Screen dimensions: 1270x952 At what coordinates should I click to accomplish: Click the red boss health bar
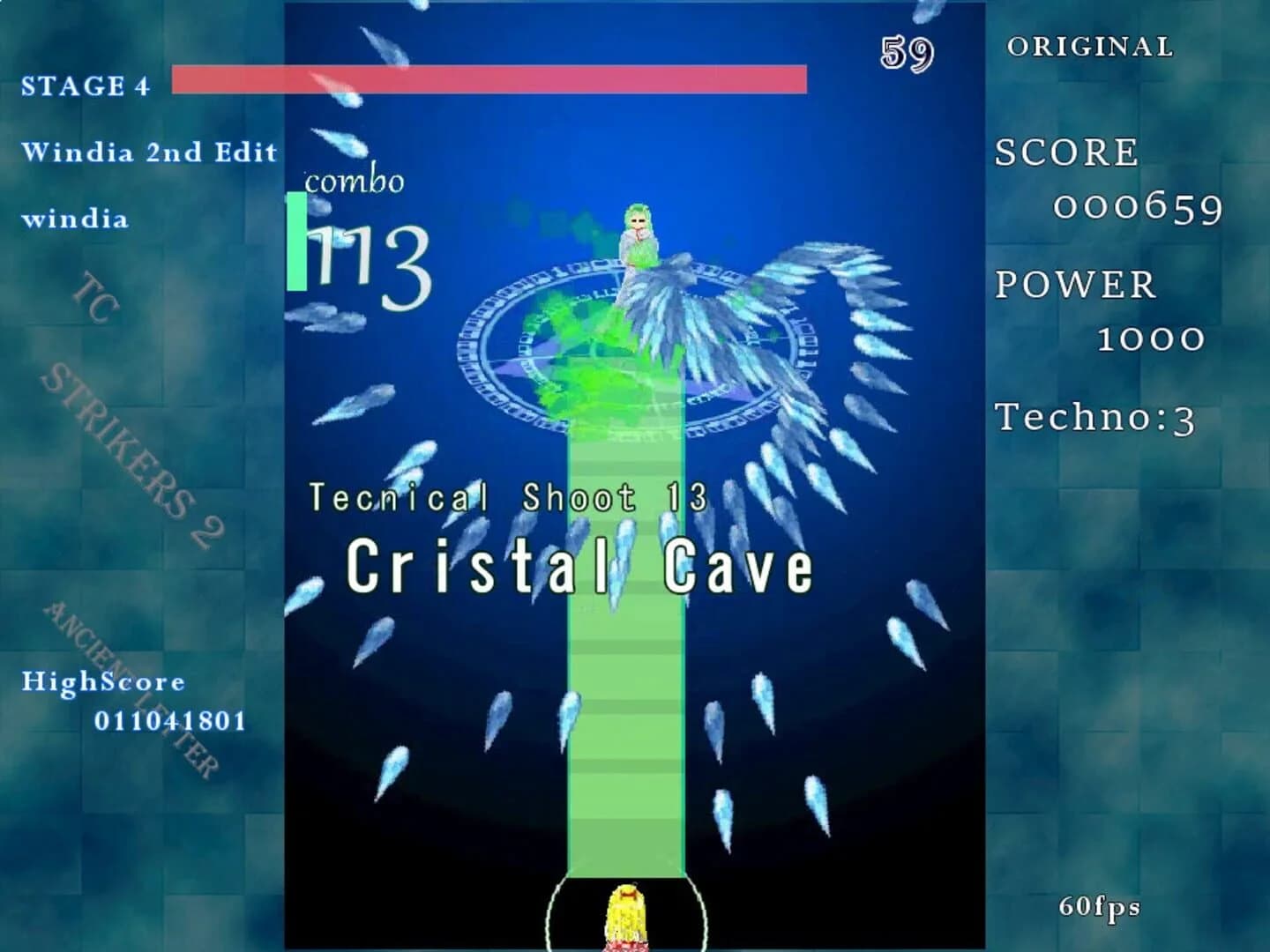pyautogui.click(x=489, y=79)
